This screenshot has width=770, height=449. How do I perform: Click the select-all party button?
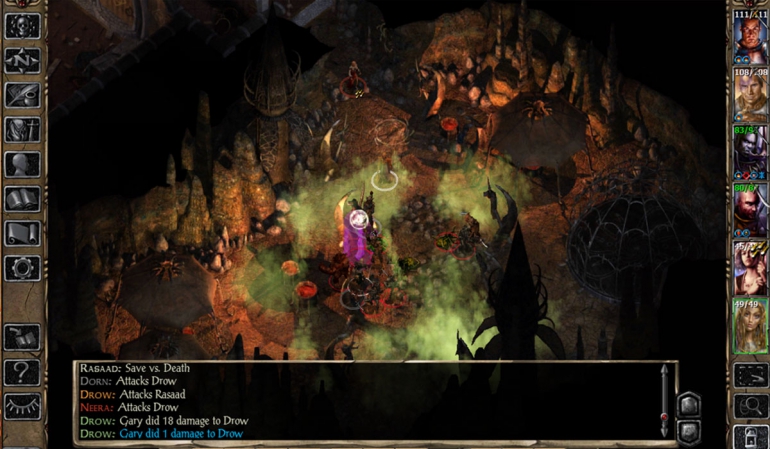pos(750,375)
